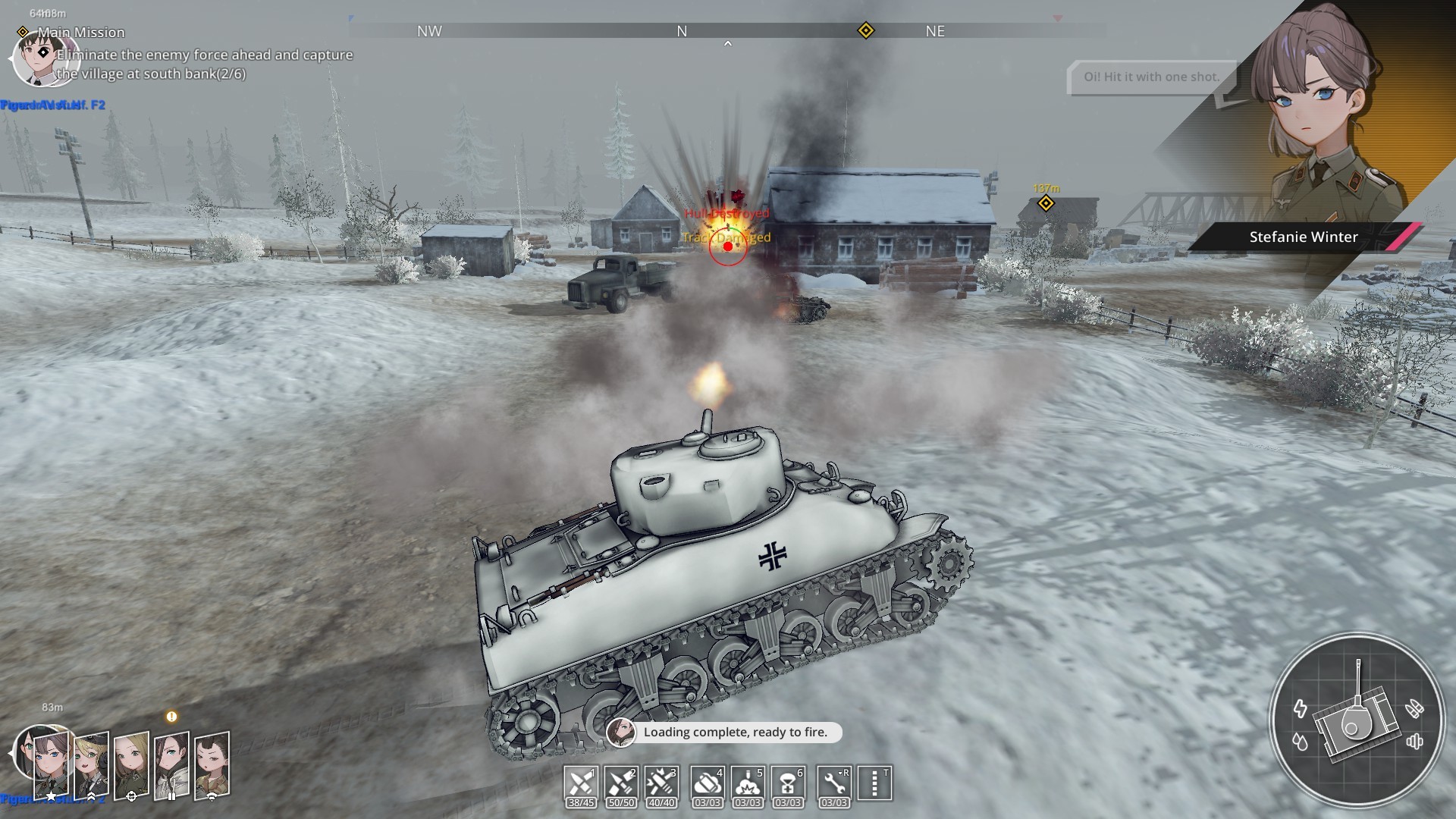Viewport: 1456px width, 819px height.
Task: Open the consumable list marked T
Action: pos(874,783)
